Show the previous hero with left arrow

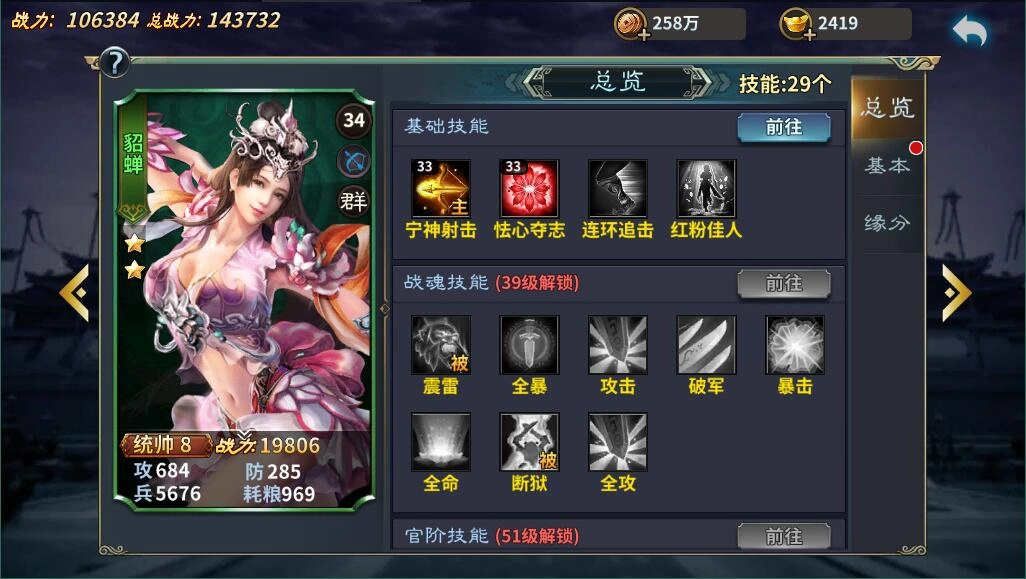(74, 293)
